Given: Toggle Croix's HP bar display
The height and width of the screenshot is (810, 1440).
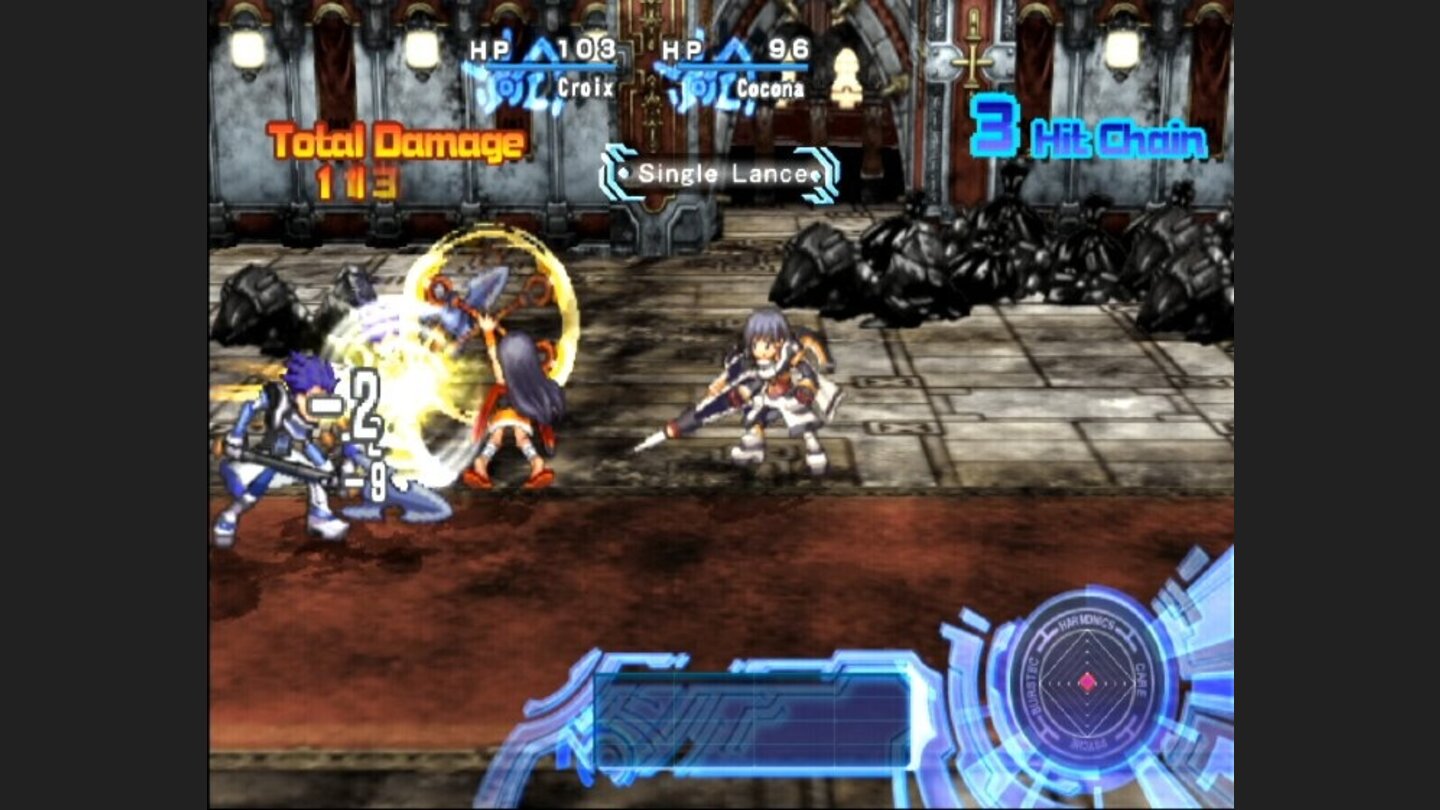Looking at the screenshot, I should click(x=551, y=66).
